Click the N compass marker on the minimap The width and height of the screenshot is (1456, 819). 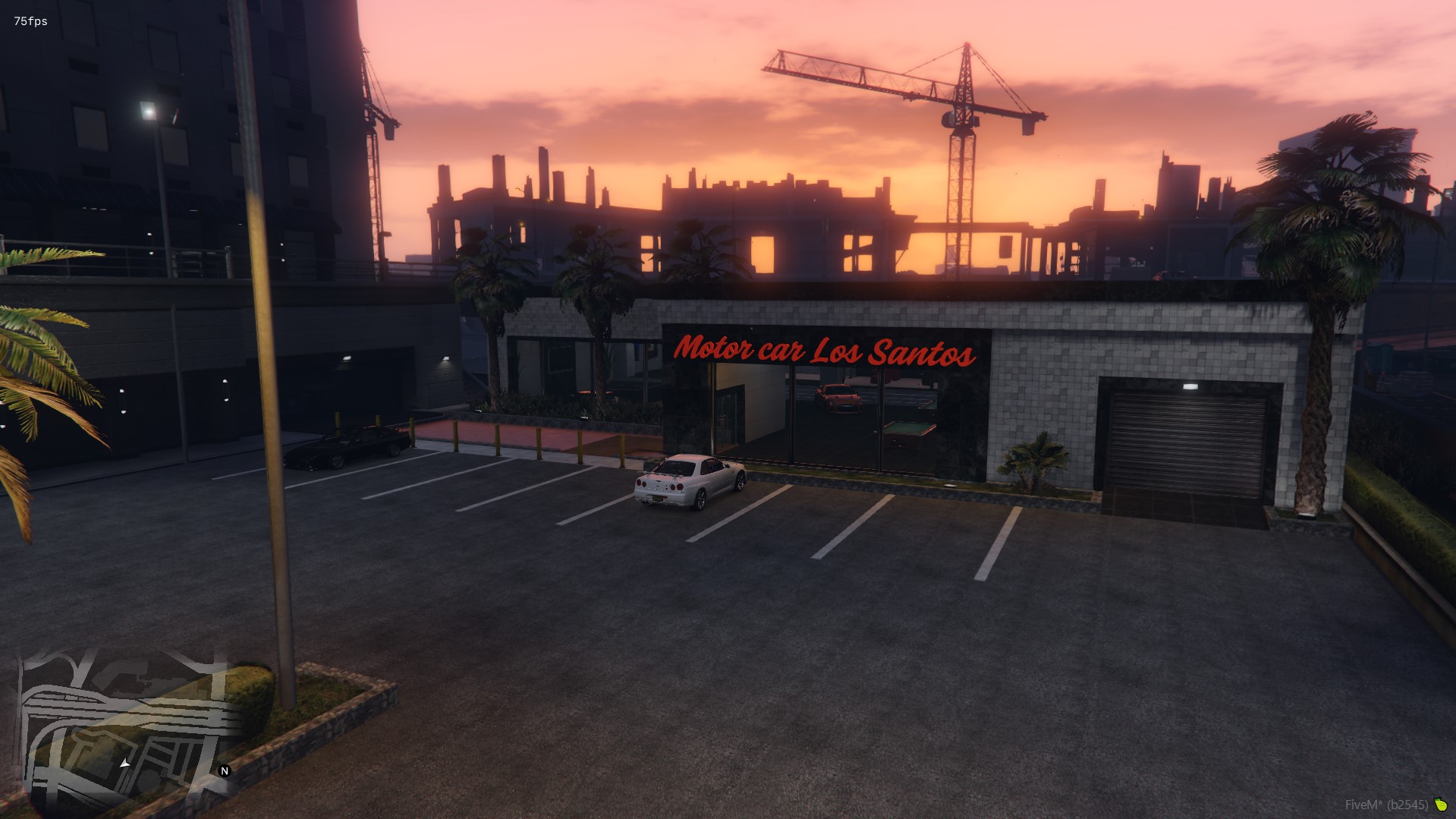(224, 772)
